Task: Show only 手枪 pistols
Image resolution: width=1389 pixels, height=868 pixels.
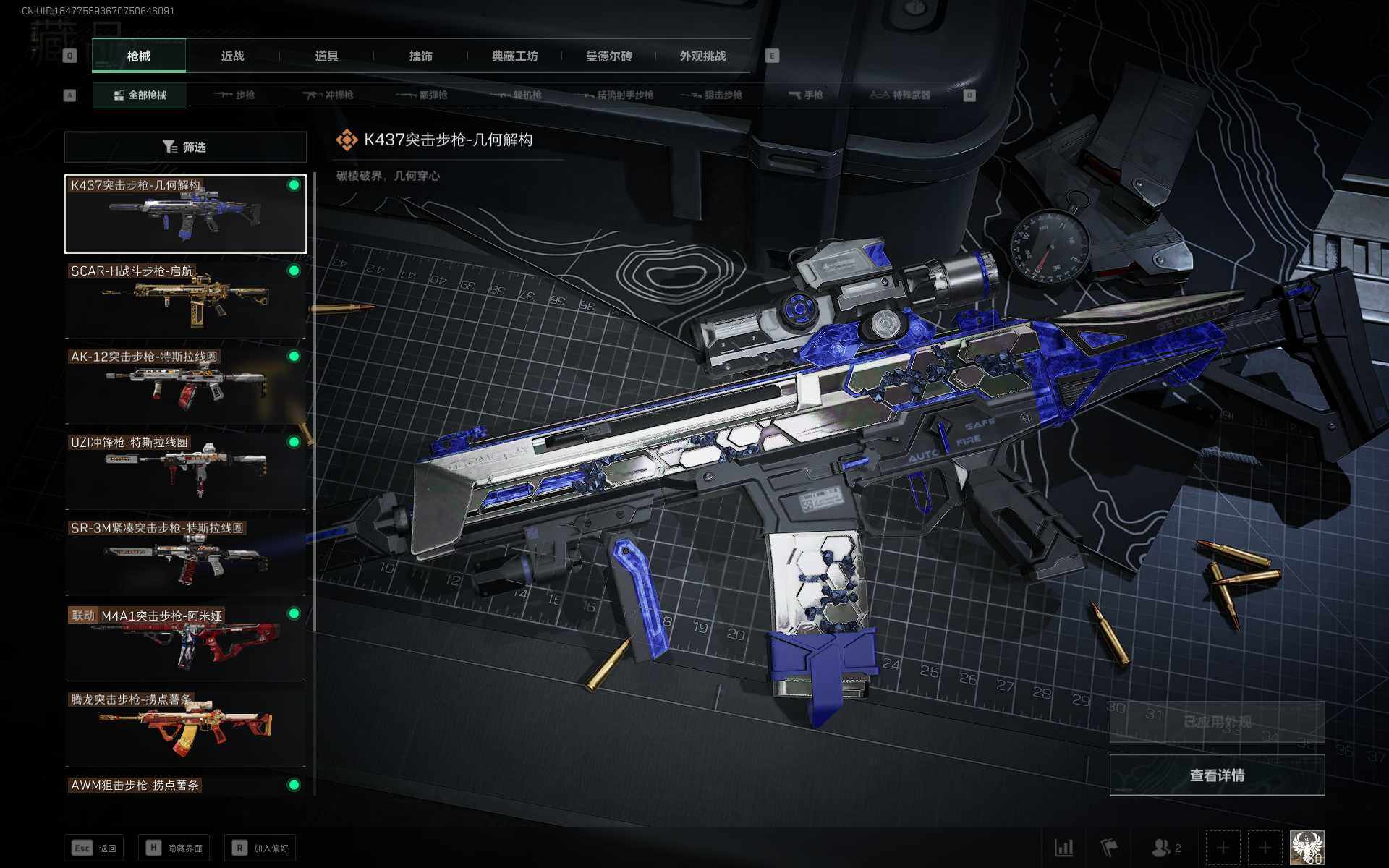Action: click(x=806, y=95)
